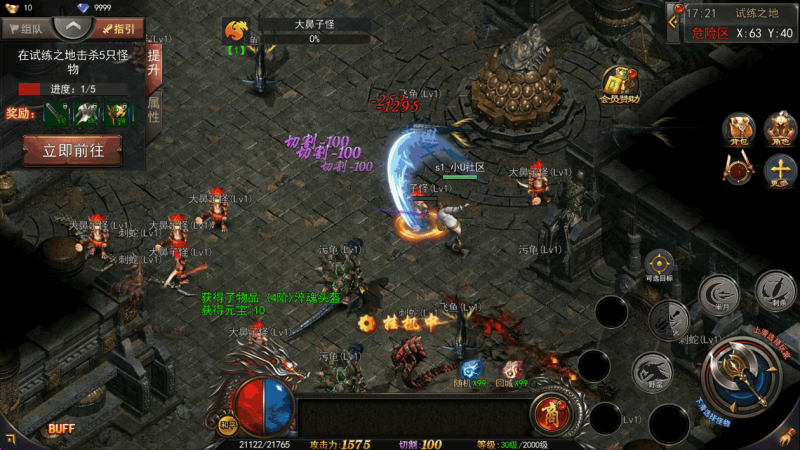
Task: Open the BUFF status button
Action: click(x=62, y=428)
